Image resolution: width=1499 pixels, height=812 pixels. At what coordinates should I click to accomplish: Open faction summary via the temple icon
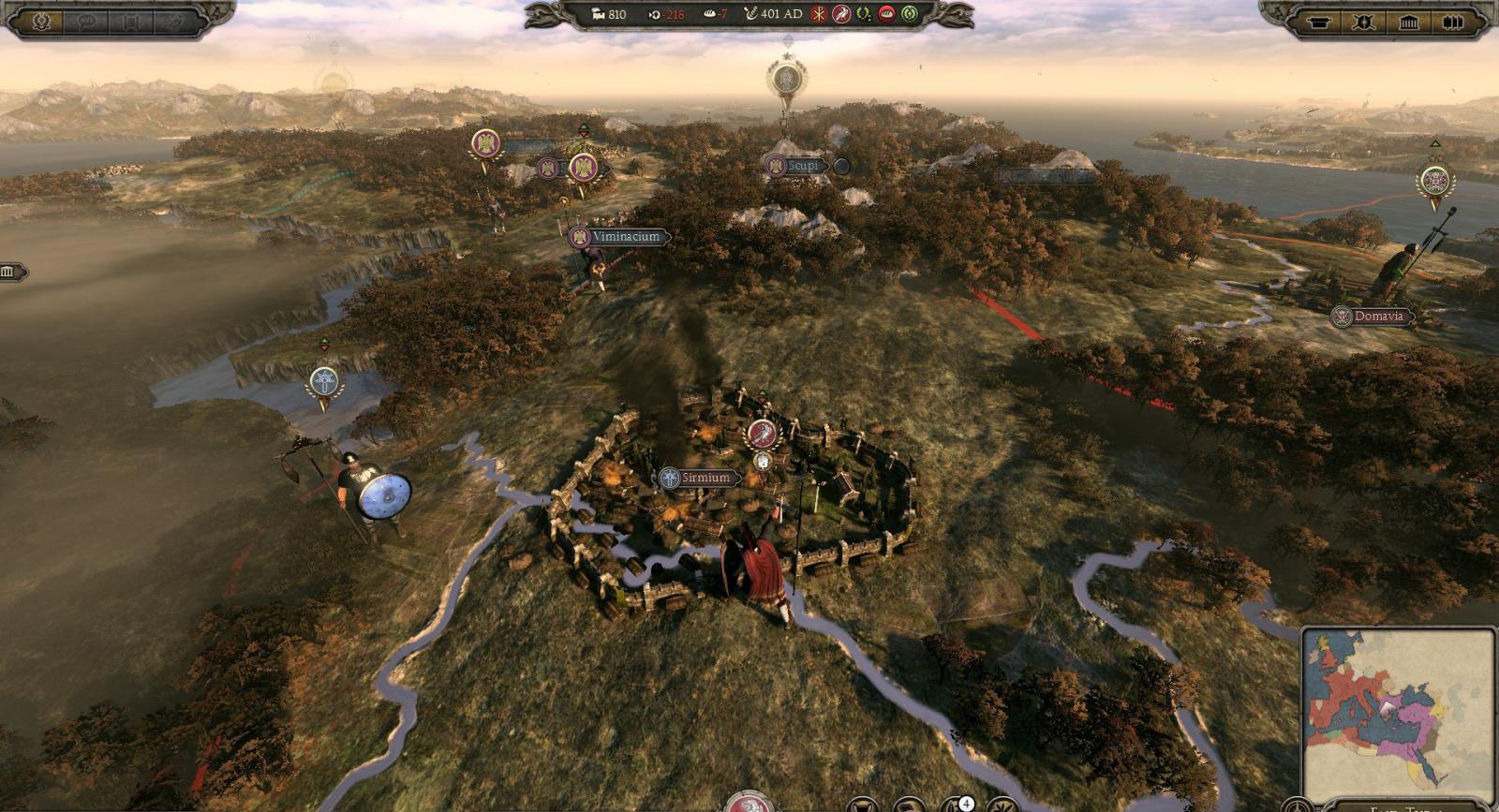pyautogui.click(x=1408, y=20)
